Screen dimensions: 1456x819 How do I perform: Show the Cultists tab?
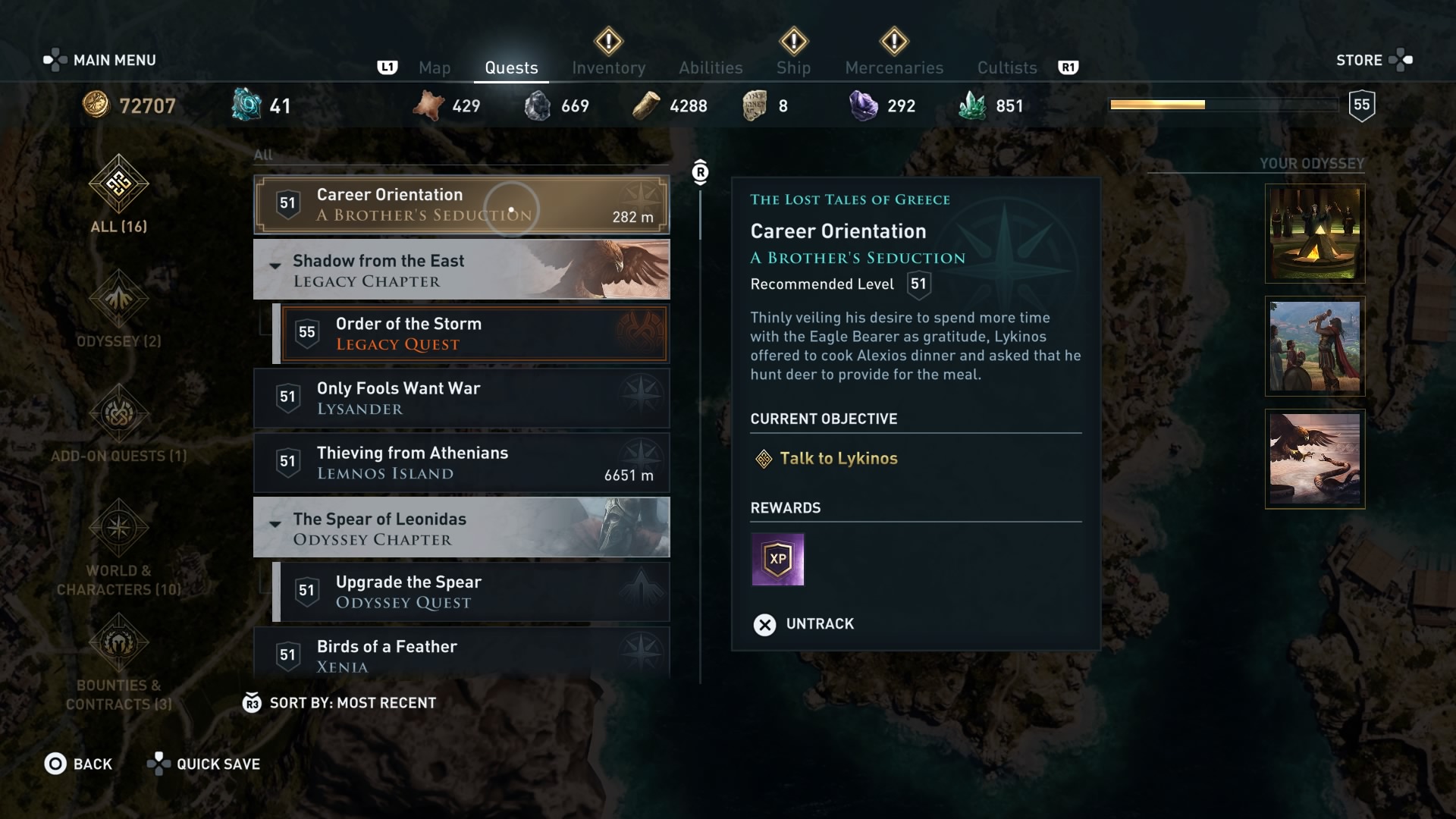[x=1006, y=68]
